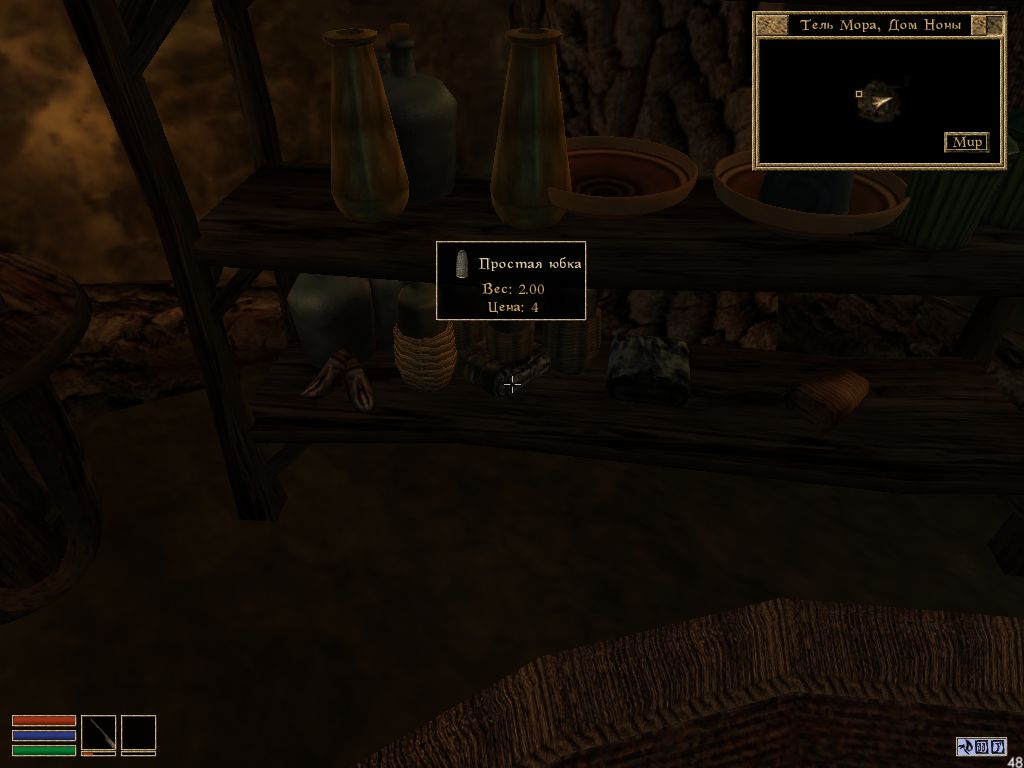Viewport: 1024px width, 768px height.
Task: Click the local map inside the map window
Action: [878, 100]
